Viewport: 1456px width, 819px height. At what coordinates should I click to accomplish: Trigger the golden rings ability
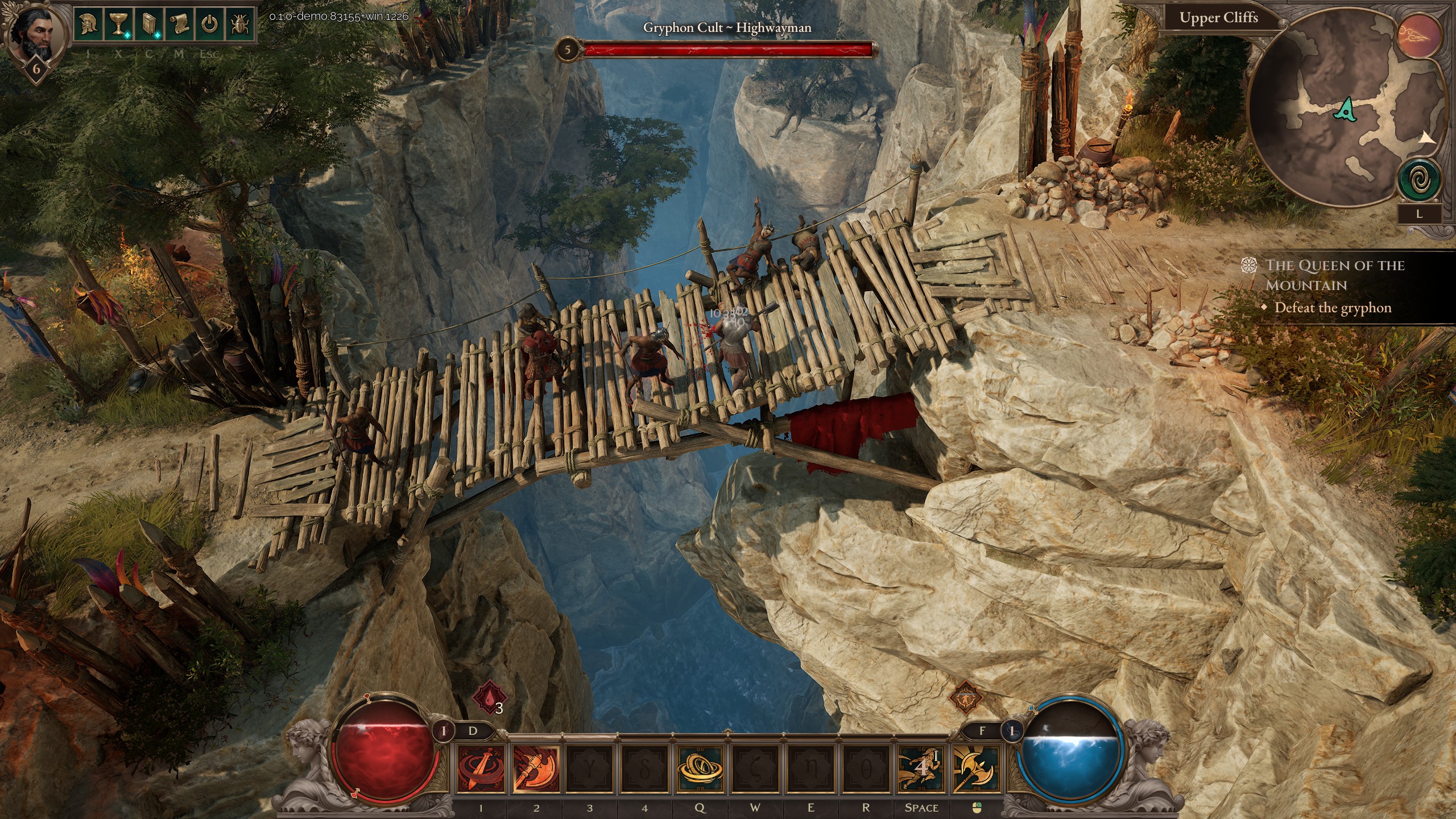700,769
